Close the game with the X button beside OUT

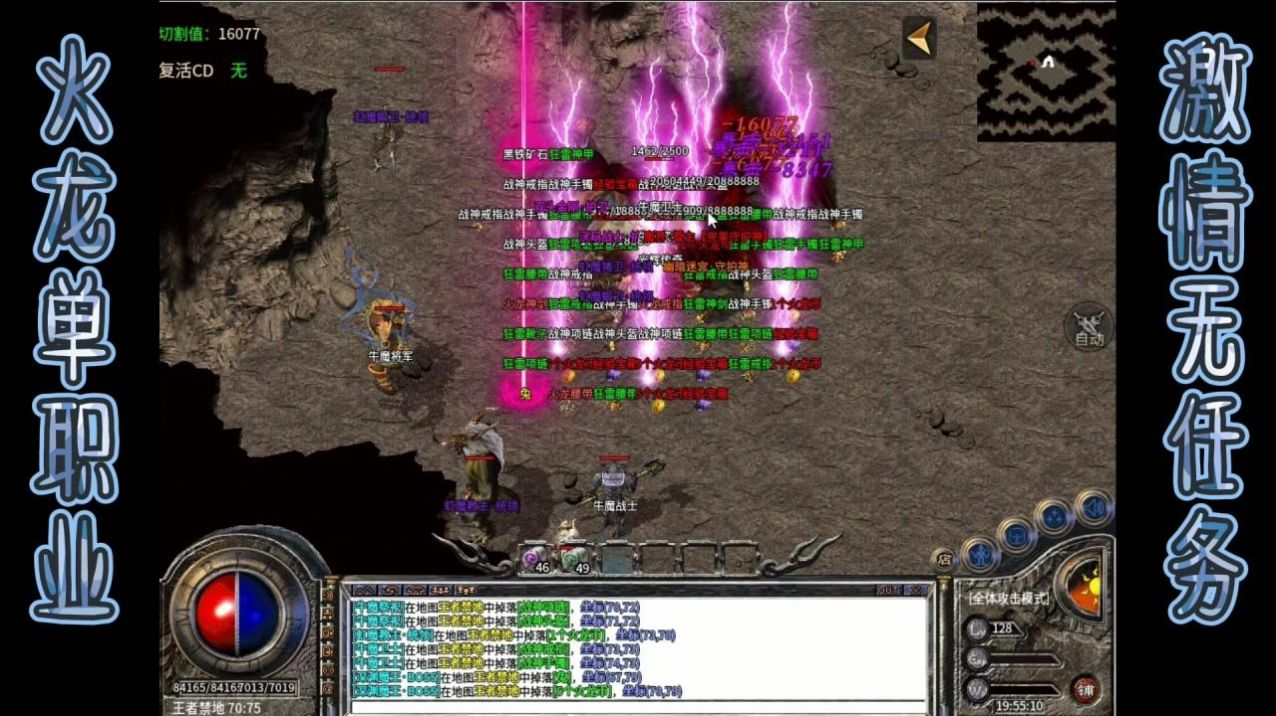[913, 590]
